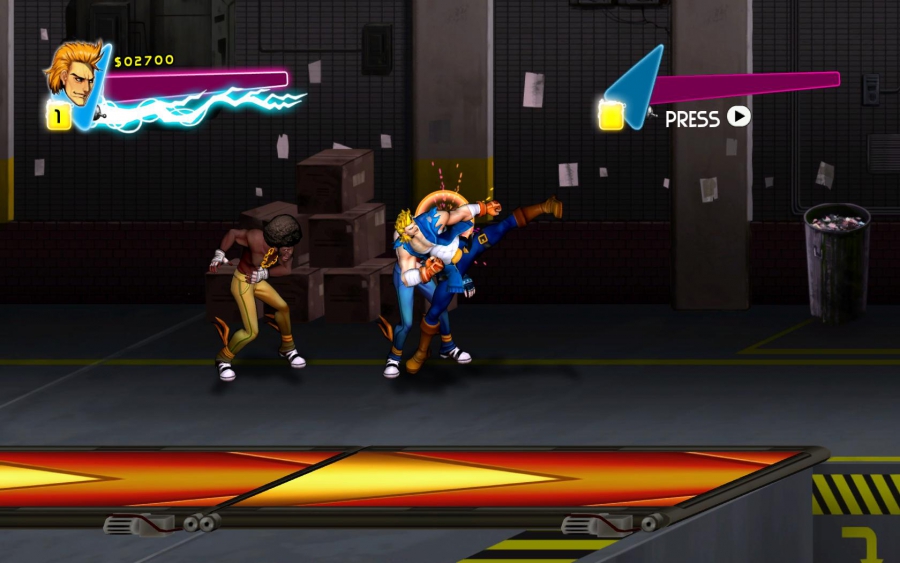Click the blond player one portrait

pos(68,72)
